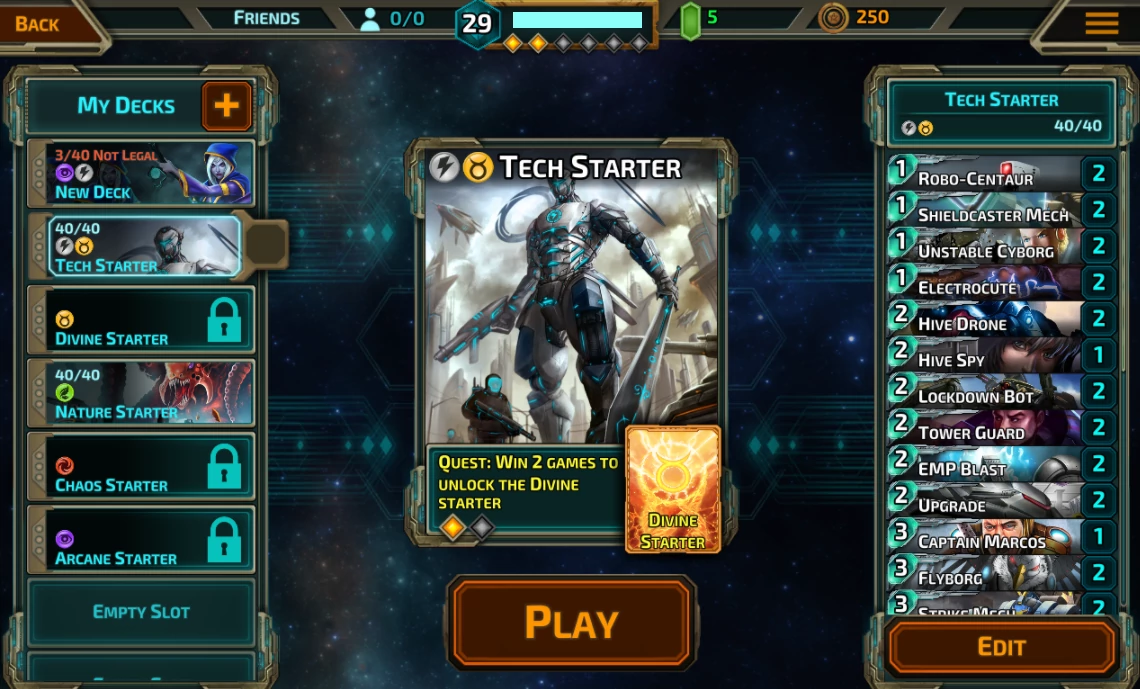The image size is (1140, 689).
Task: Open the hamburger menu
Action: click(1101, 23)
